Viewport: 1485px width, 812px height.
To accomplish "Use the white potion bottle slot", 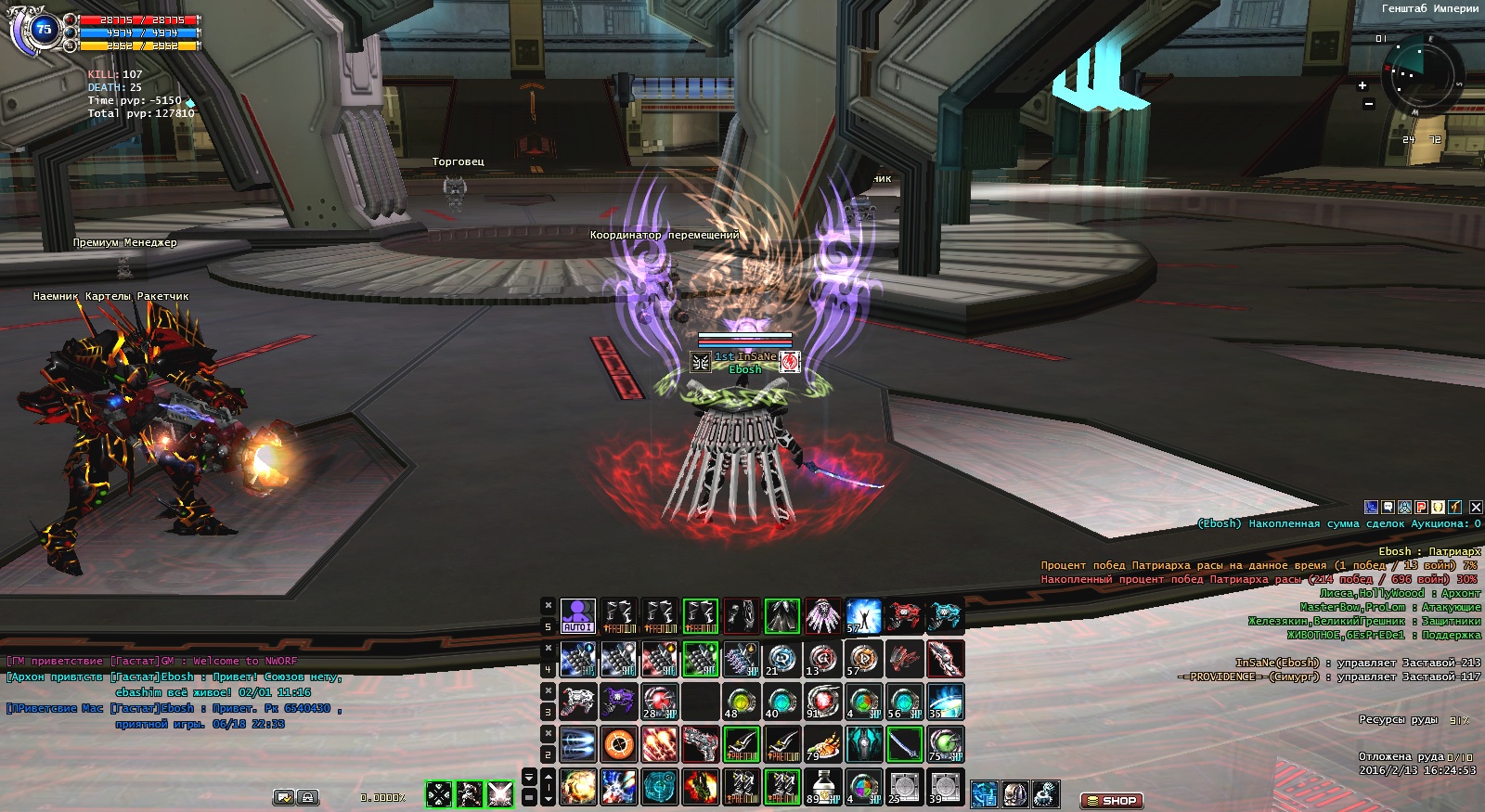I will click(x=822, y=787).
